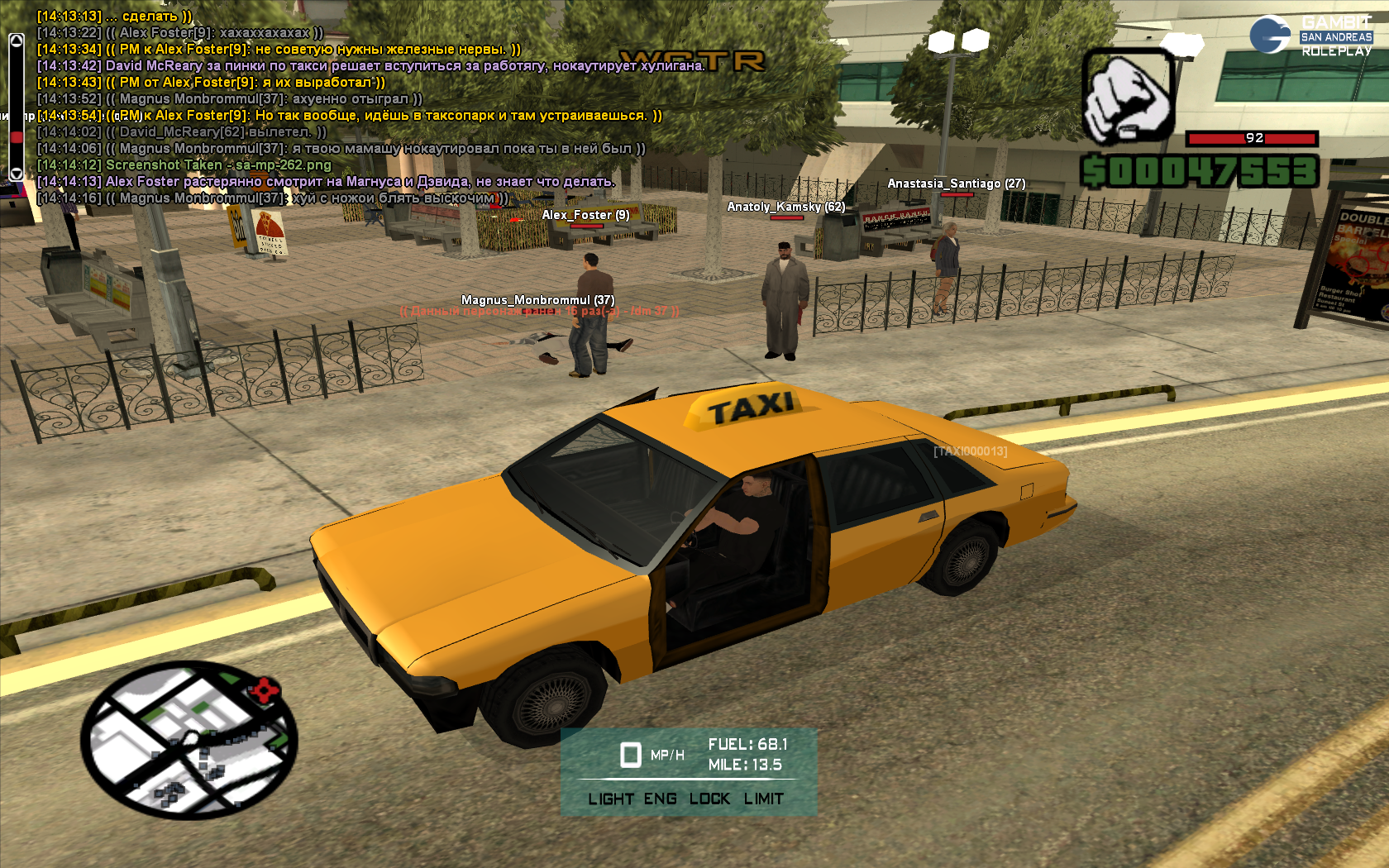
Task: Select the 'Screenshot Taken' chat line
Action: point(218,165)
